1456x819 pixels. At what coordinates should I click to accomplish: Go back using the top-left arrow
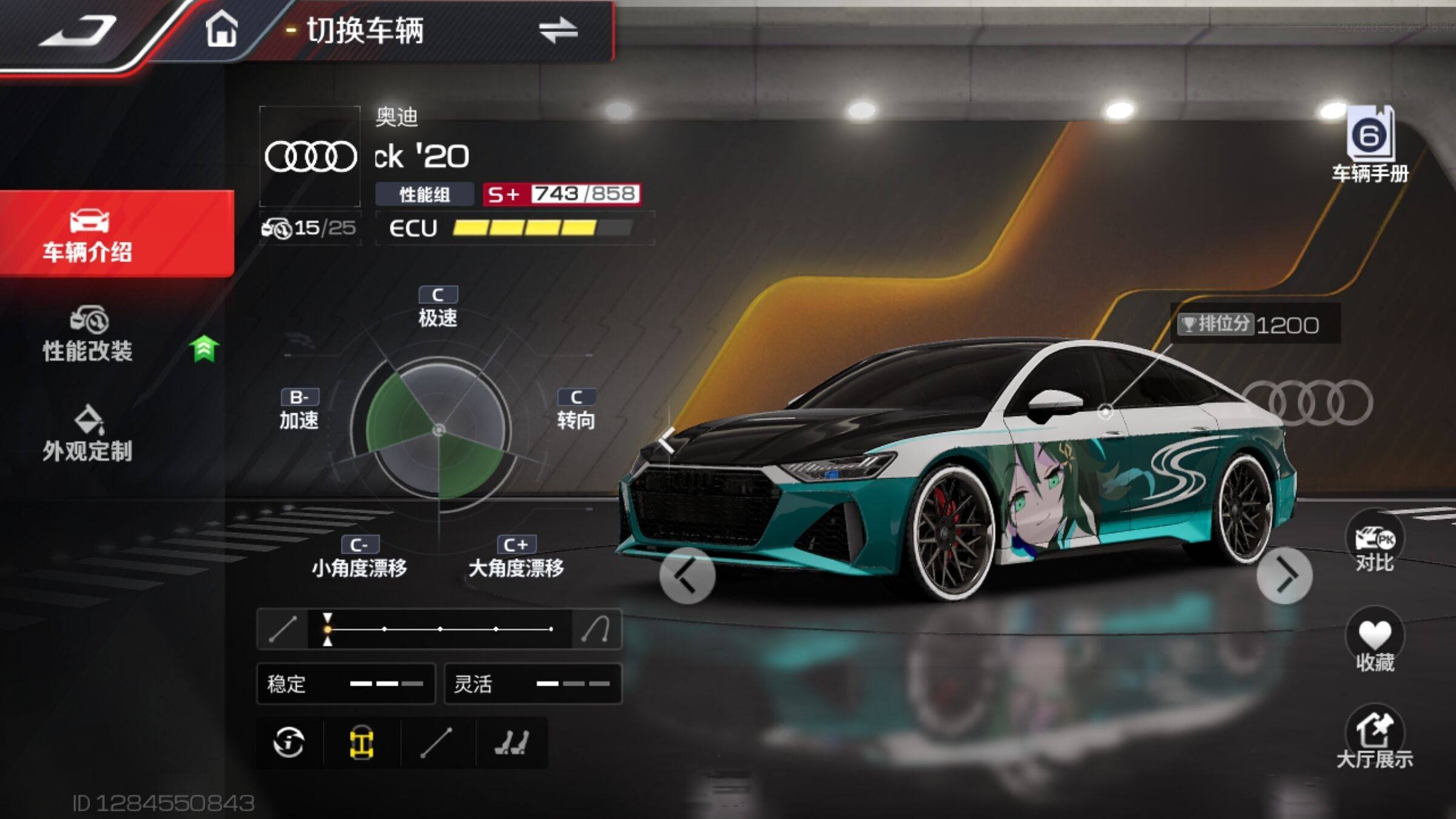coord(79,32)
